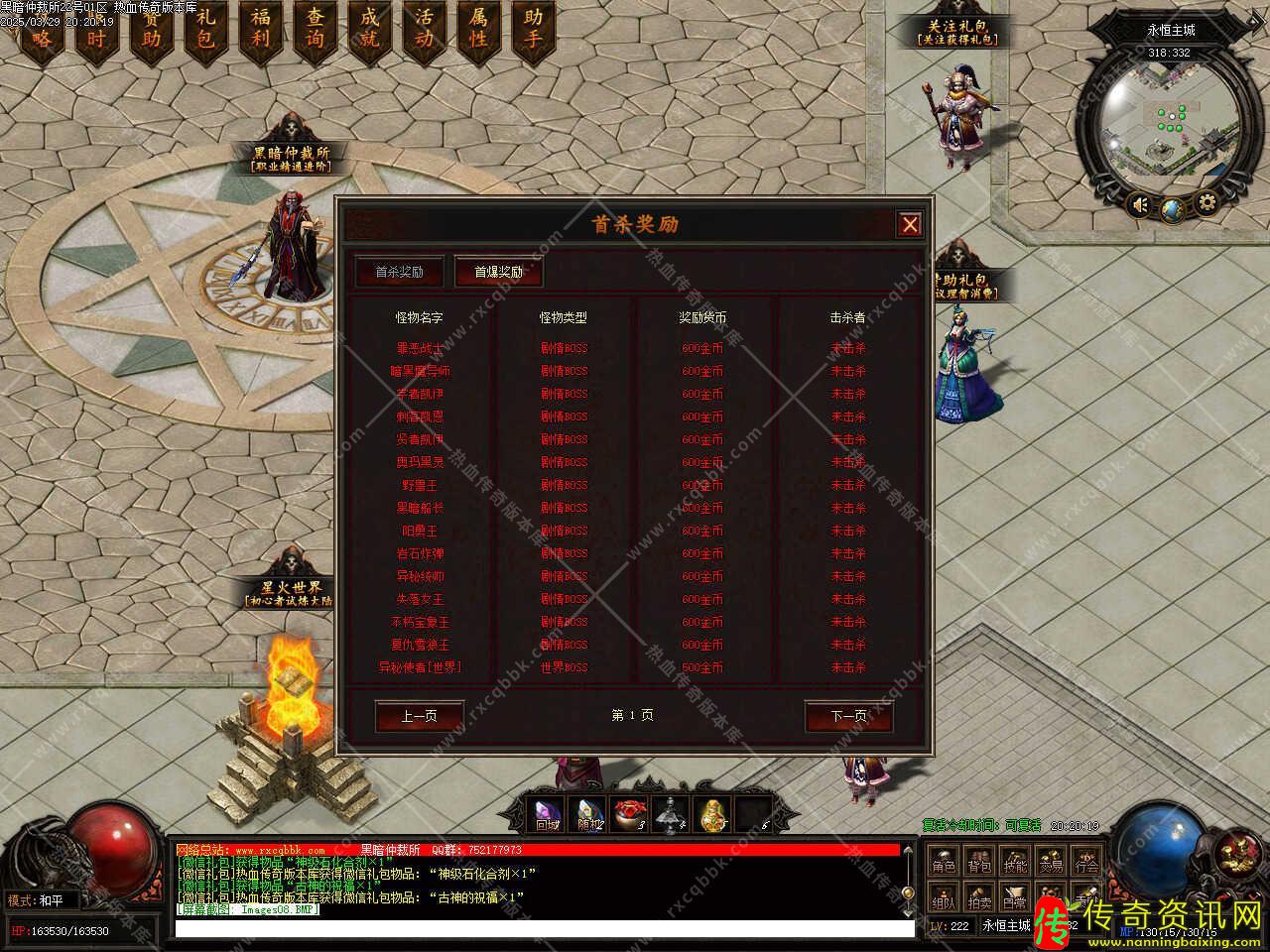The height and width of the screenshot is (952, 1270).
Task: Open the 查询 query banner
Action: pyautogui.click(x=315, y=30)
